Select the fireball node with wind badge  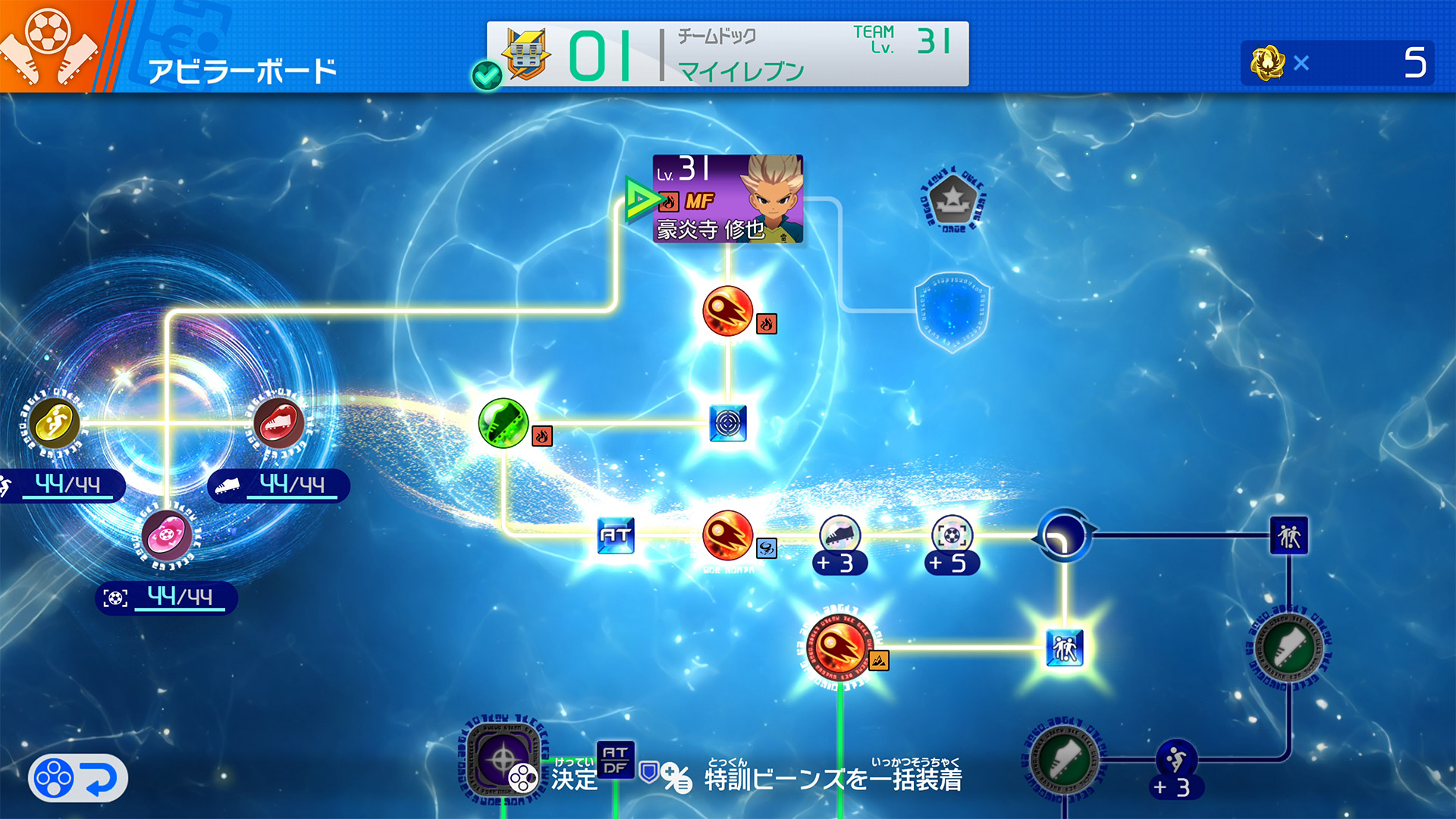point(727,535)
